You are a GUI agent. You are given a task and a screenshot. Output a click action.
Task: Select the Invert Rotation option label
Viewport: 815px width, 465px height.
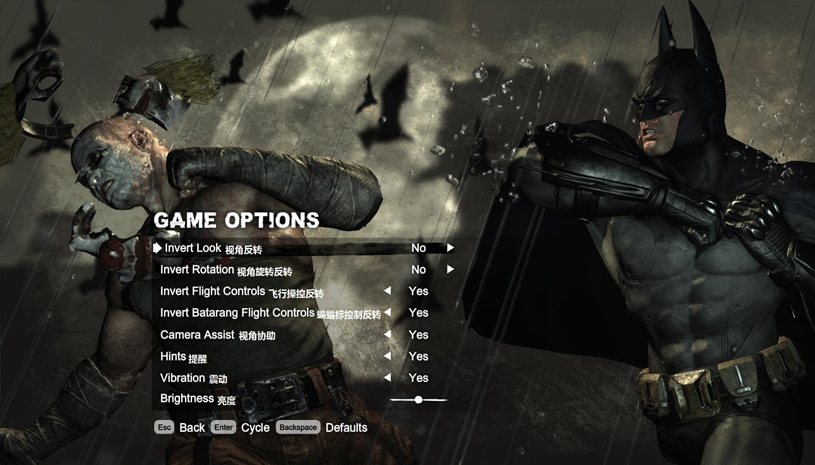pyautogui.click(x=226, y=270)
